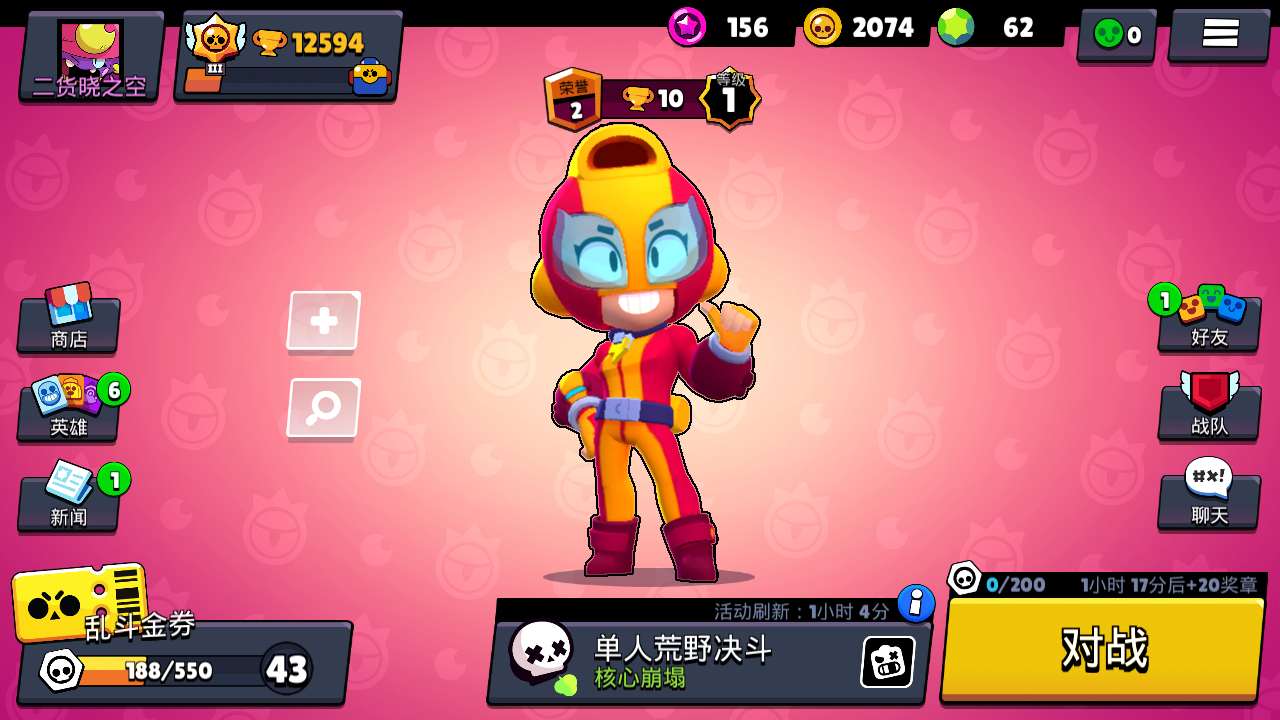Open the hamburger menu top right
Image resolution: width=1280 pixels, height=720 pixels.
coord(1218,29)
